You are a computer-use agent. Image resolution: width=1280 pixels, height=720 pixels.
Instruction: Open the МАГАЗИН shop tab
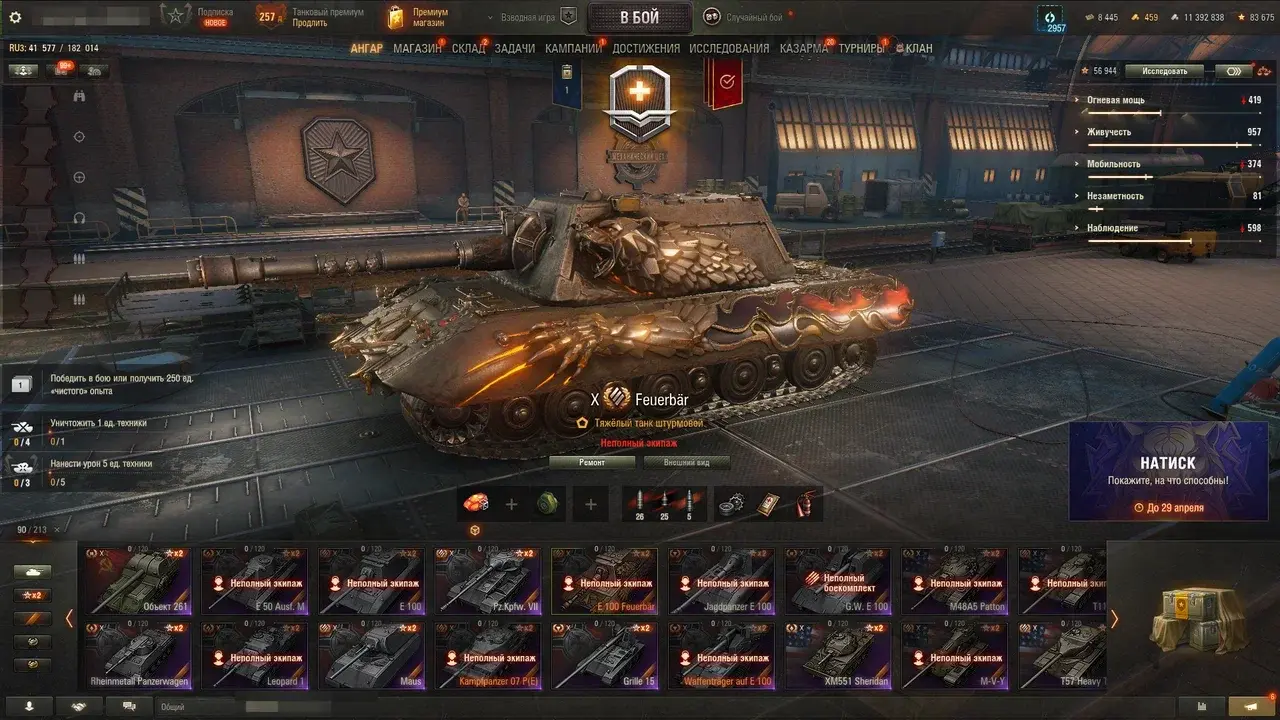pos(417,48)
